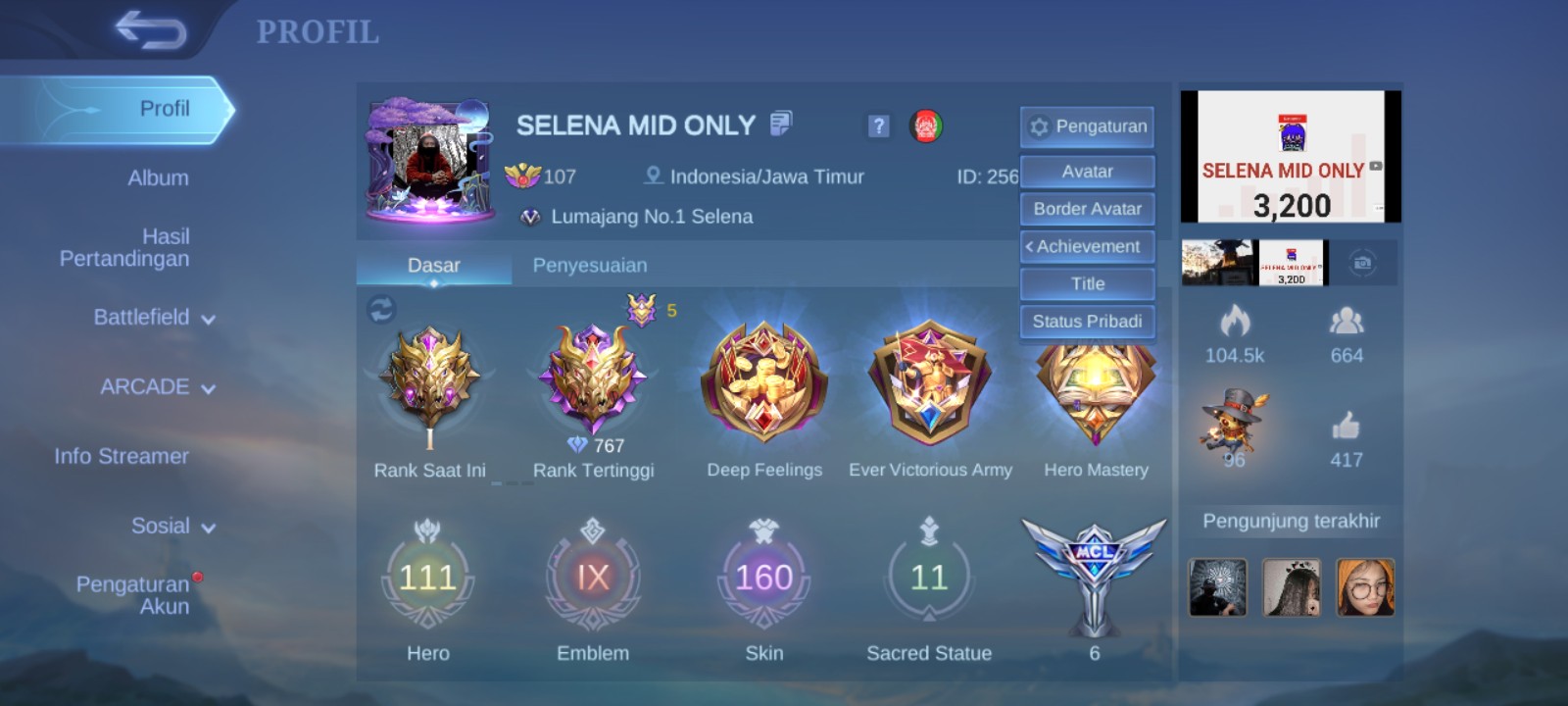1568x706 pixels.
Task: Open the Skin collection badge
Action: click(x=763, y=578)
